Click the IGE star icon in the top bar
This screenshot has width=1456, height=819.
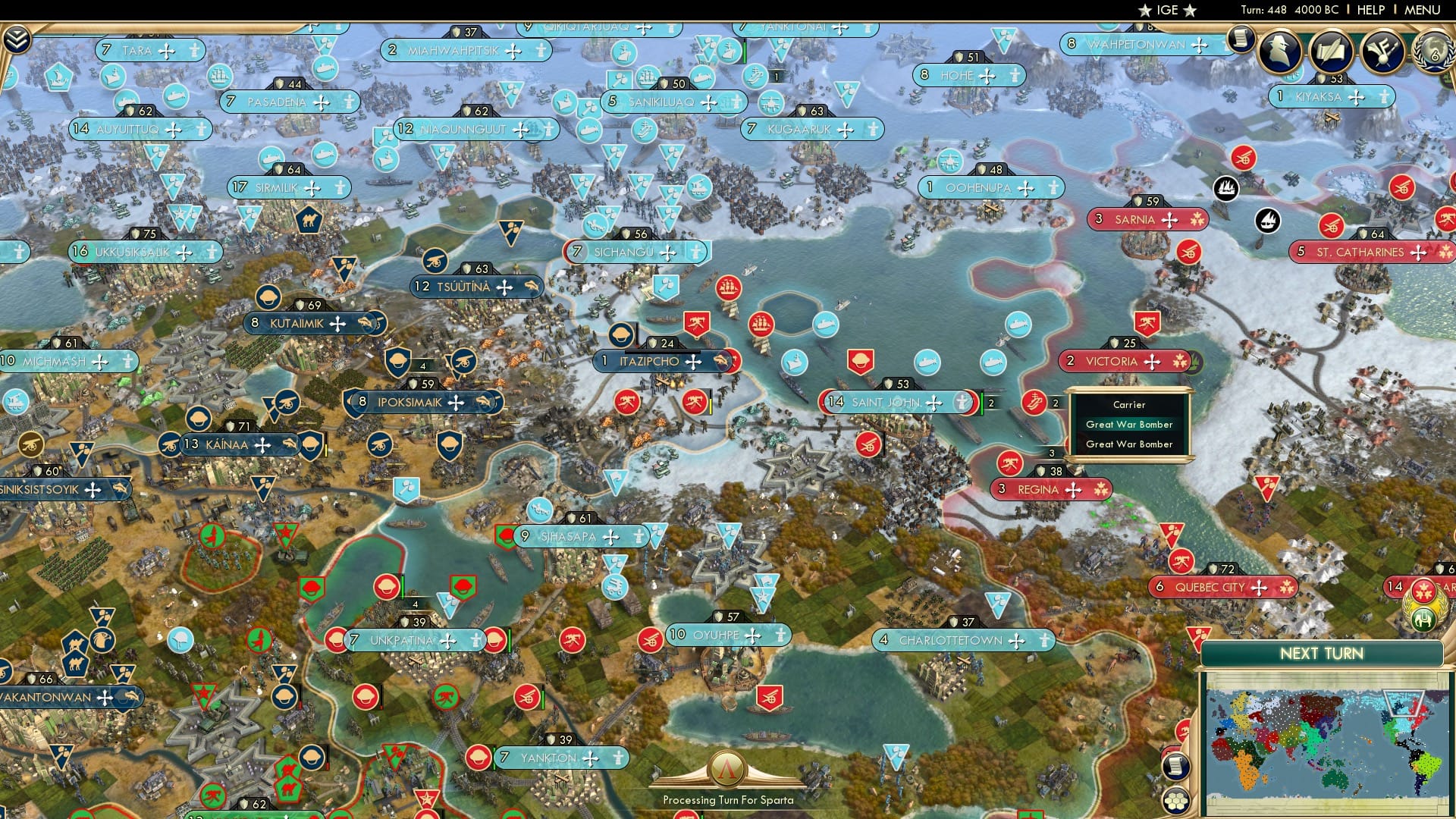coord(1145,10)
